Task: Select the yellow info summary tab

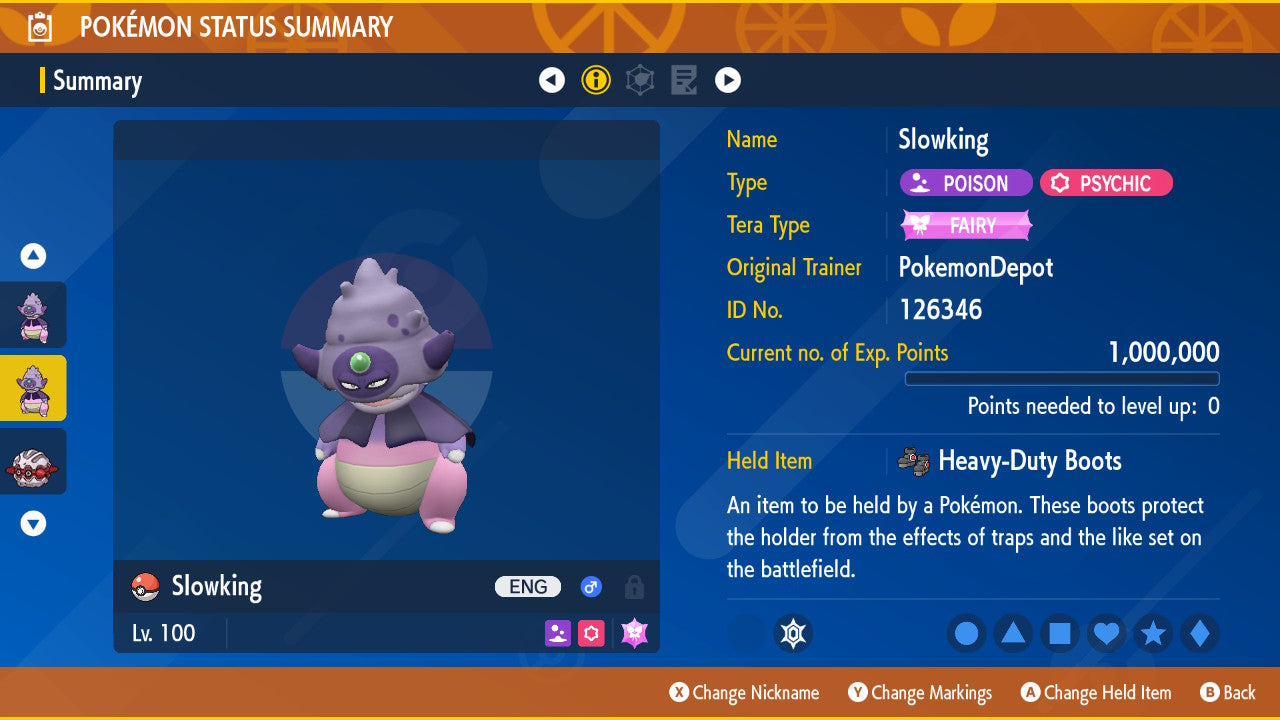Action: [596, 80]
